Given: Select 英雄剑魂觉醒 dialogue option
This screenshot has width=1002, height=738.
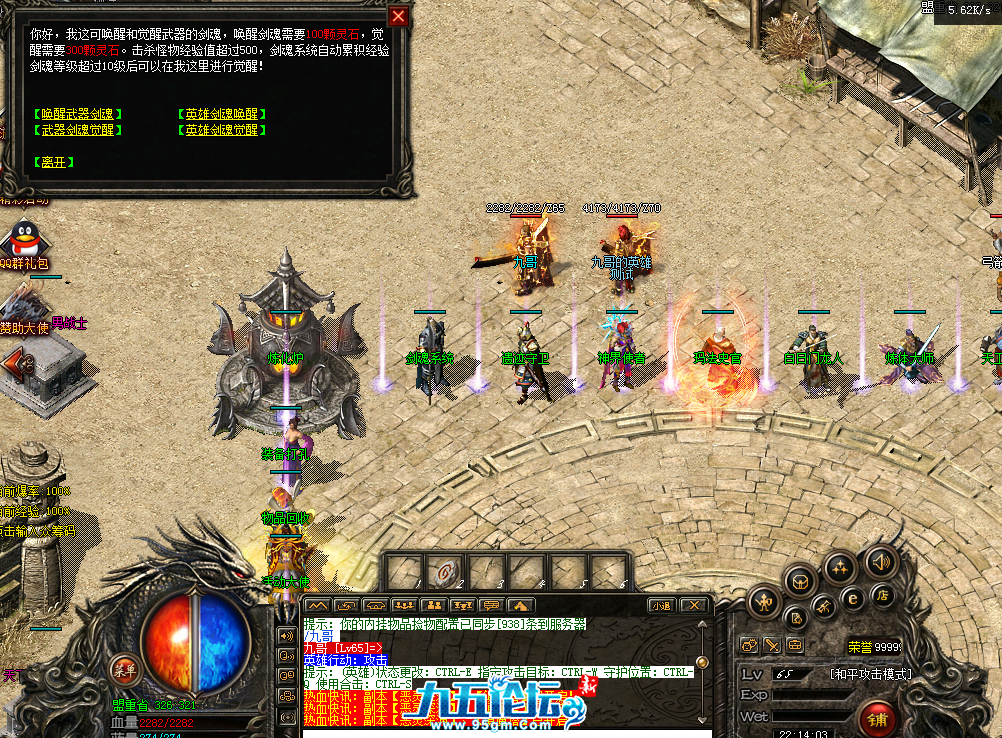Looking at the screenshot, I should 221,130.
